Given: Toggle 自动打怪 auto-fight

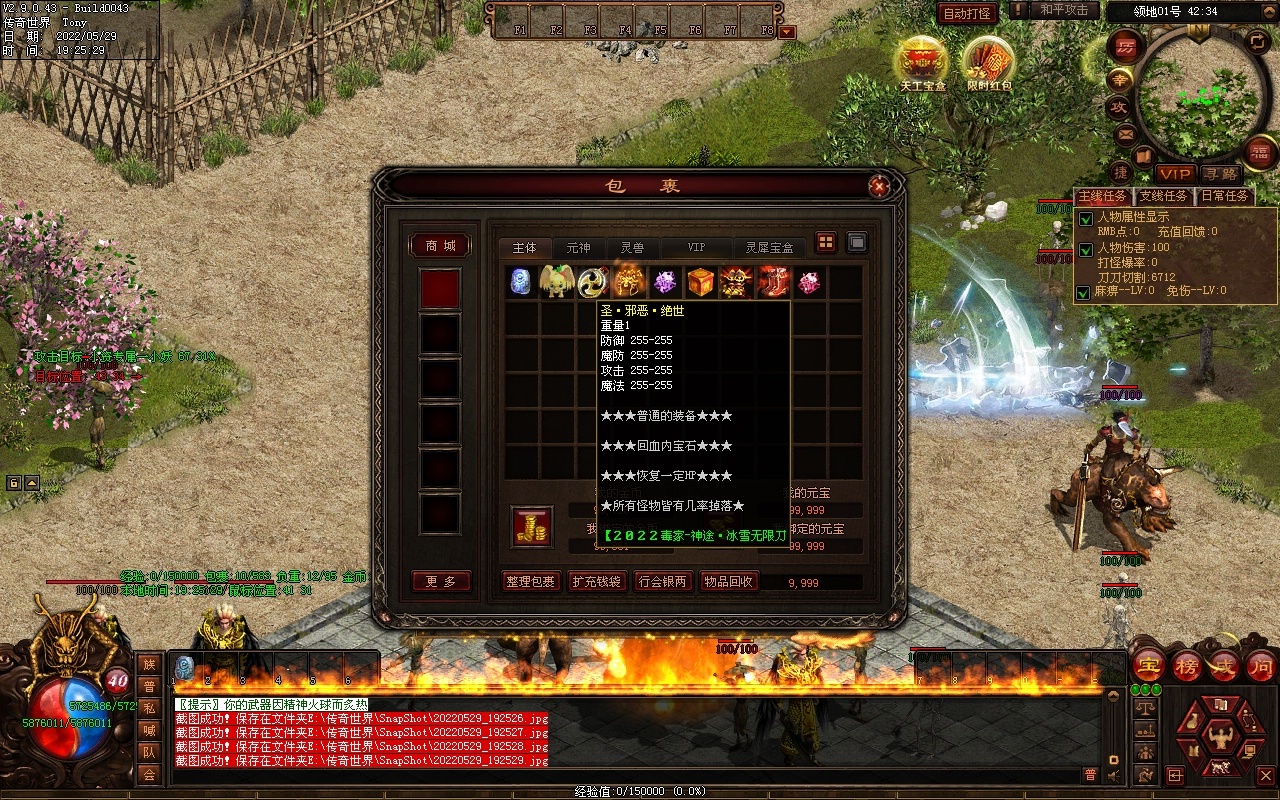Looking at the screenshot, I should tap(967, 13).
